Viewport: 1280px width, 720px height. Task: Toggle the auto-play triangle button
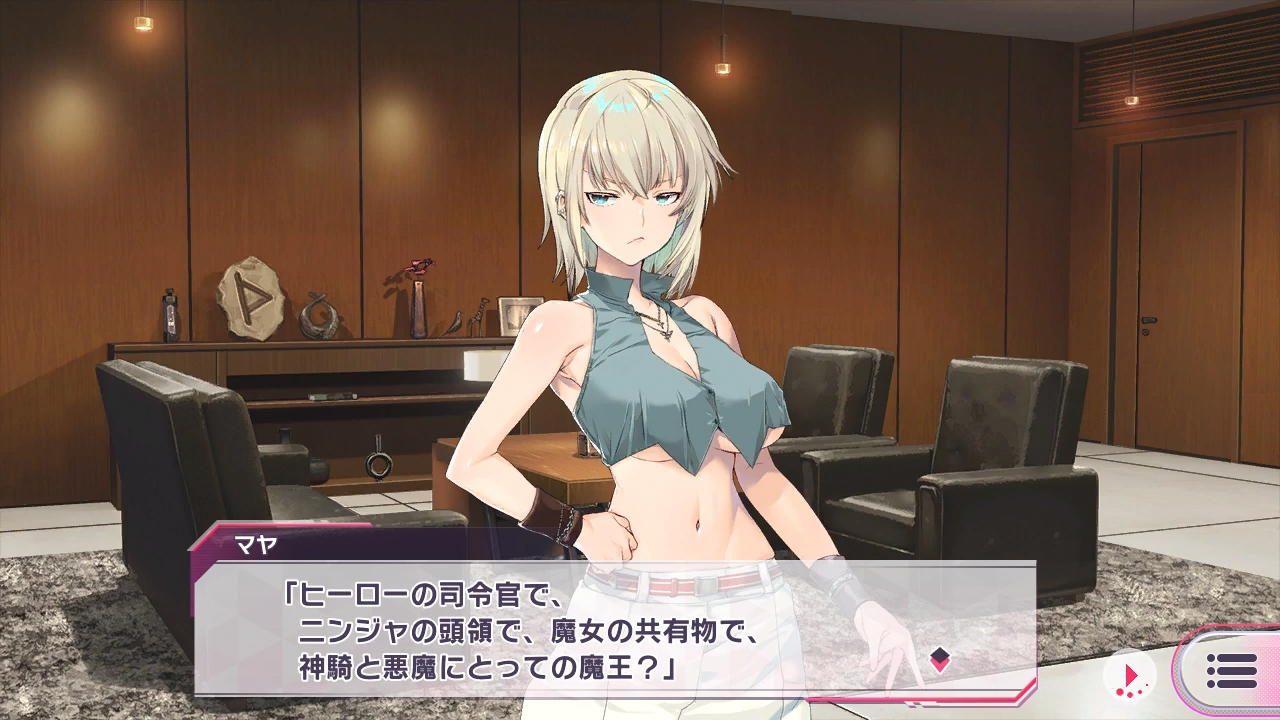1129,672
